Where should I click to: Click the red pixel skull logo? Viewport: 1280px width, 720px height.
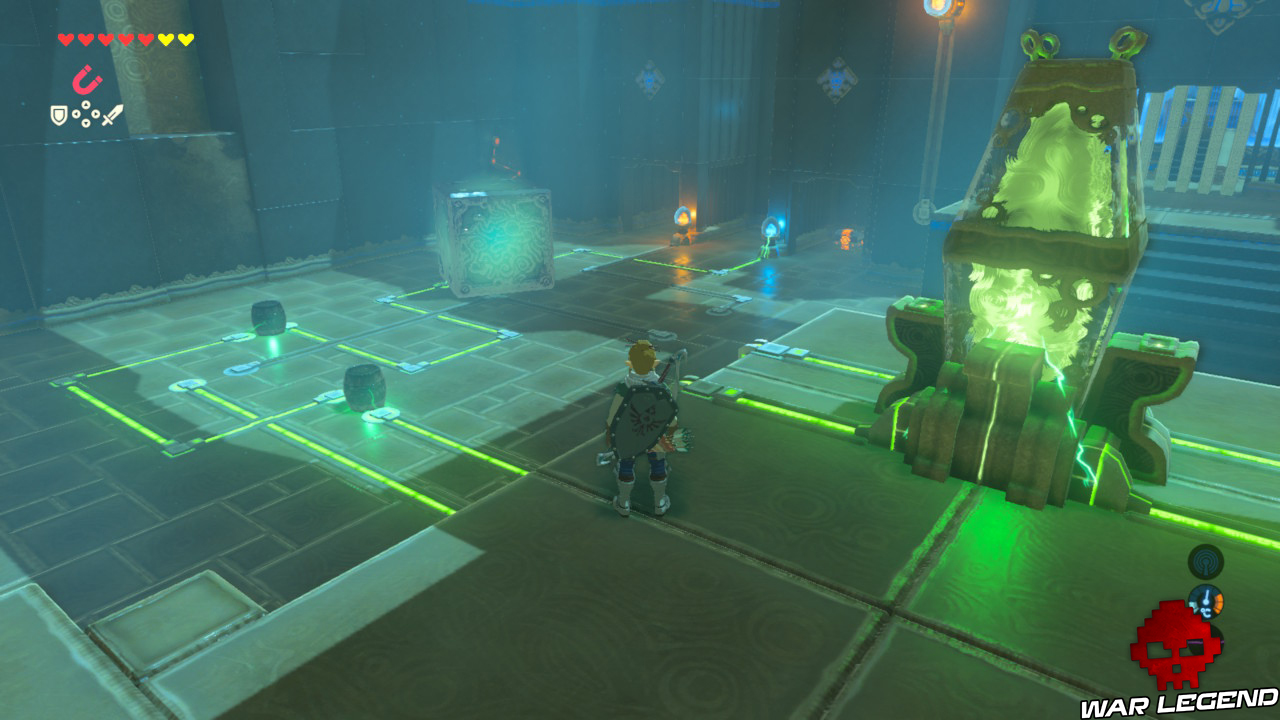[1179, 643]
